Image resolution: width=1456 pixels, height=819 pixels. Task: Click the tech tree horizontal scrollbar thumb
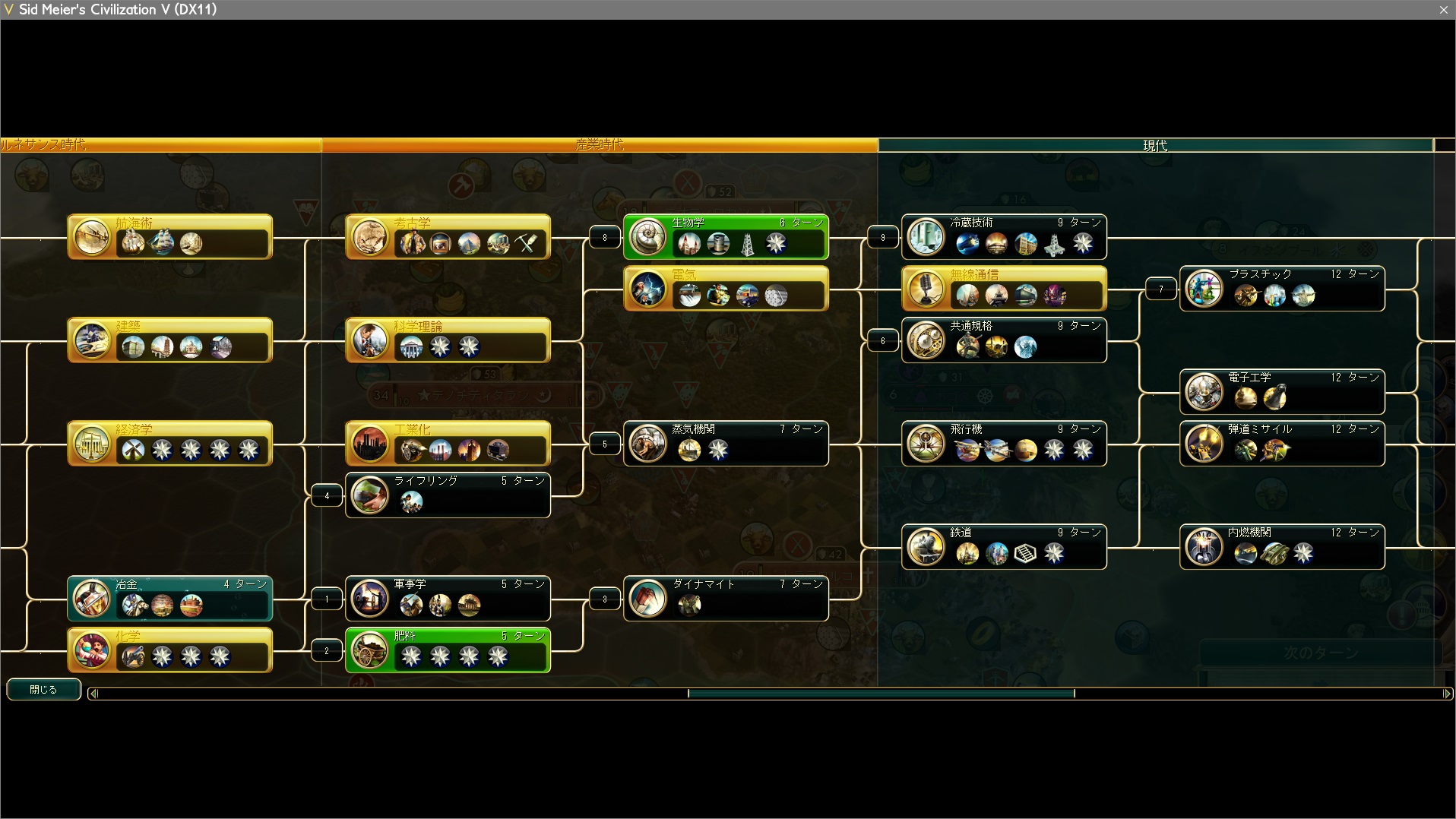[x=881, y=693]
